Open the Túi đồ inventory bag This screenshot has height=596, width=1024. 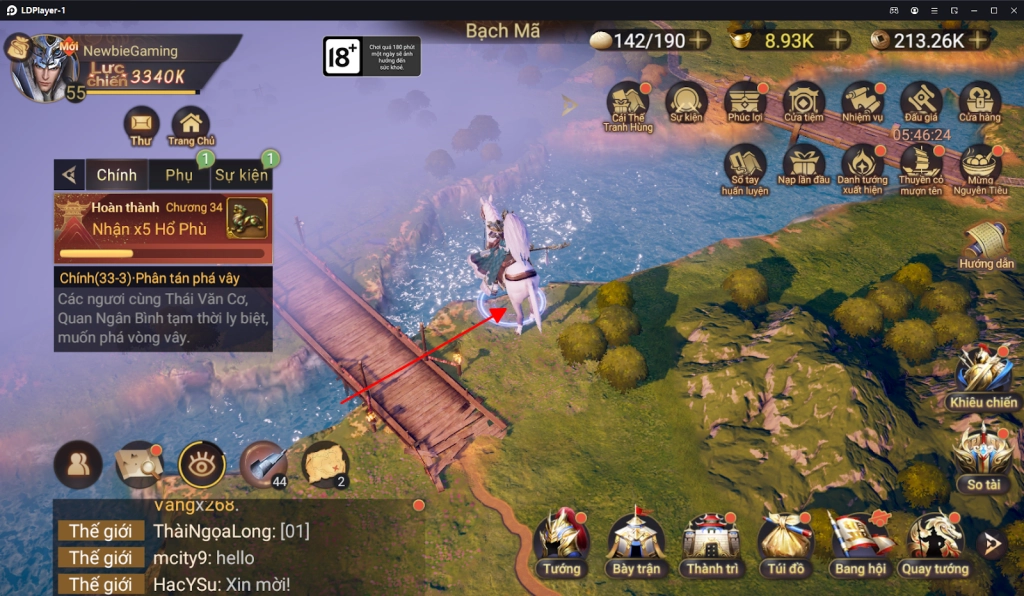click(786, 545)
